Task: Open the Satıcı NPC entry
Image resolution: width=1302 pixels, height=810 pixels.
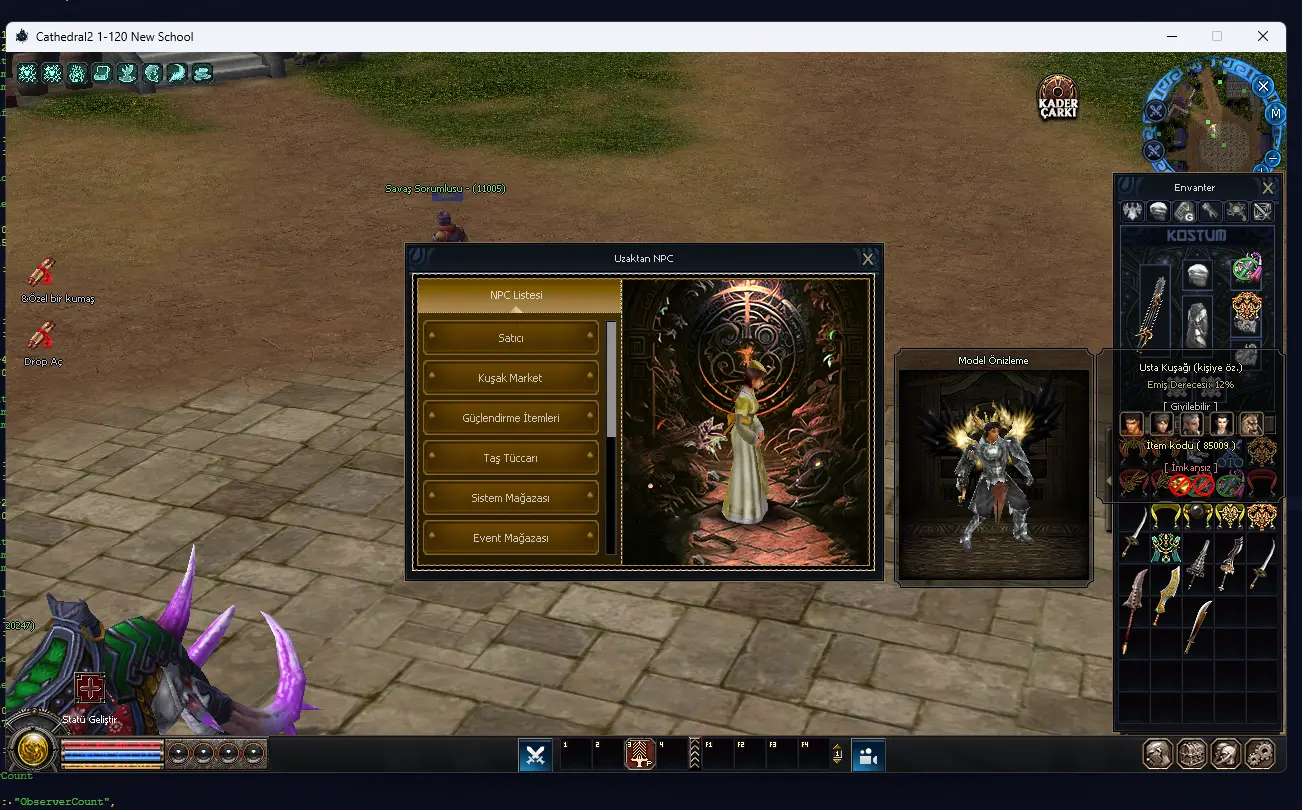Action: (x=511, y=338)
